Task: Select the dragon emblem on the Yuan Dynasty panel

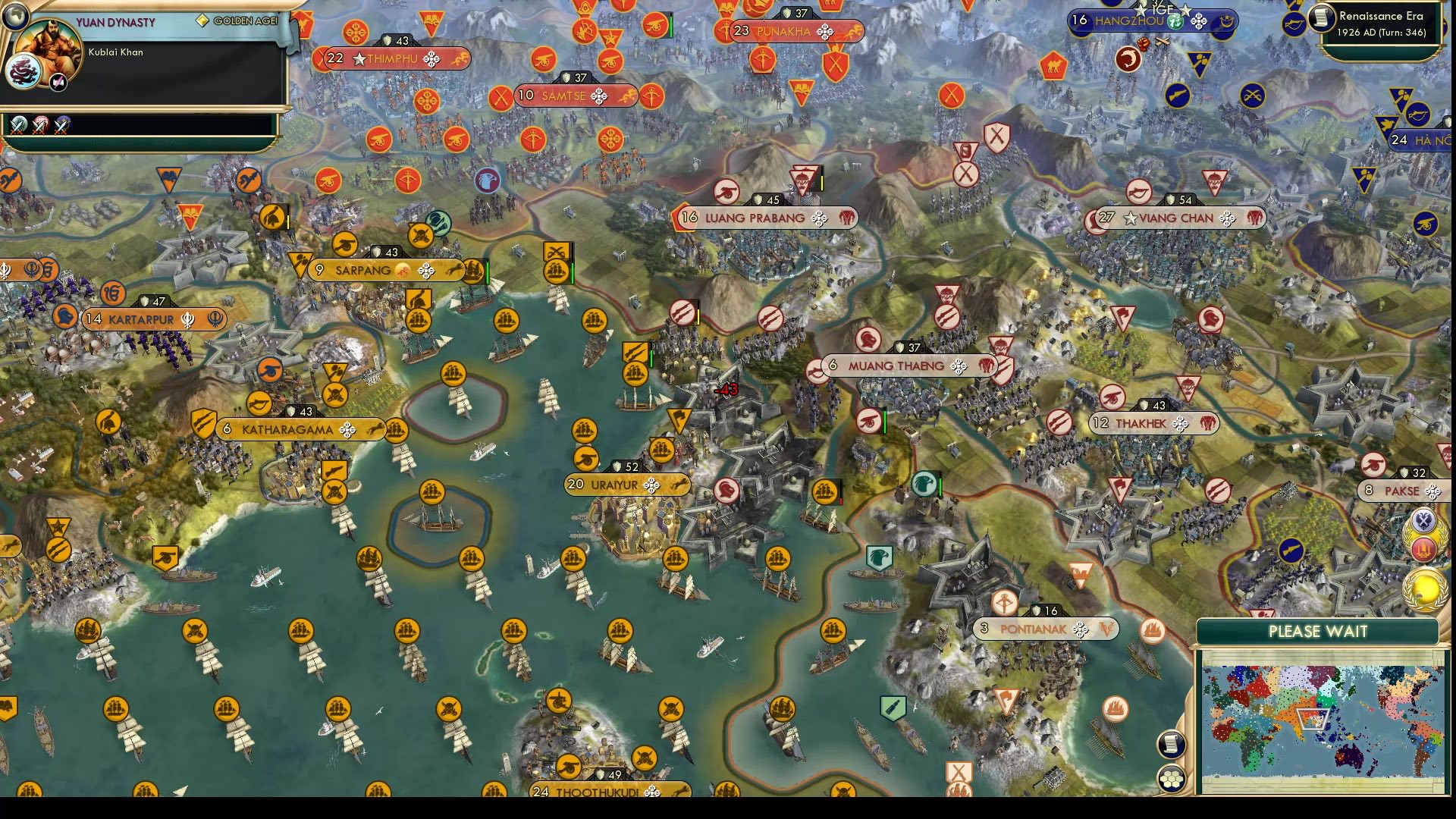Action: [x=24, y=71]
